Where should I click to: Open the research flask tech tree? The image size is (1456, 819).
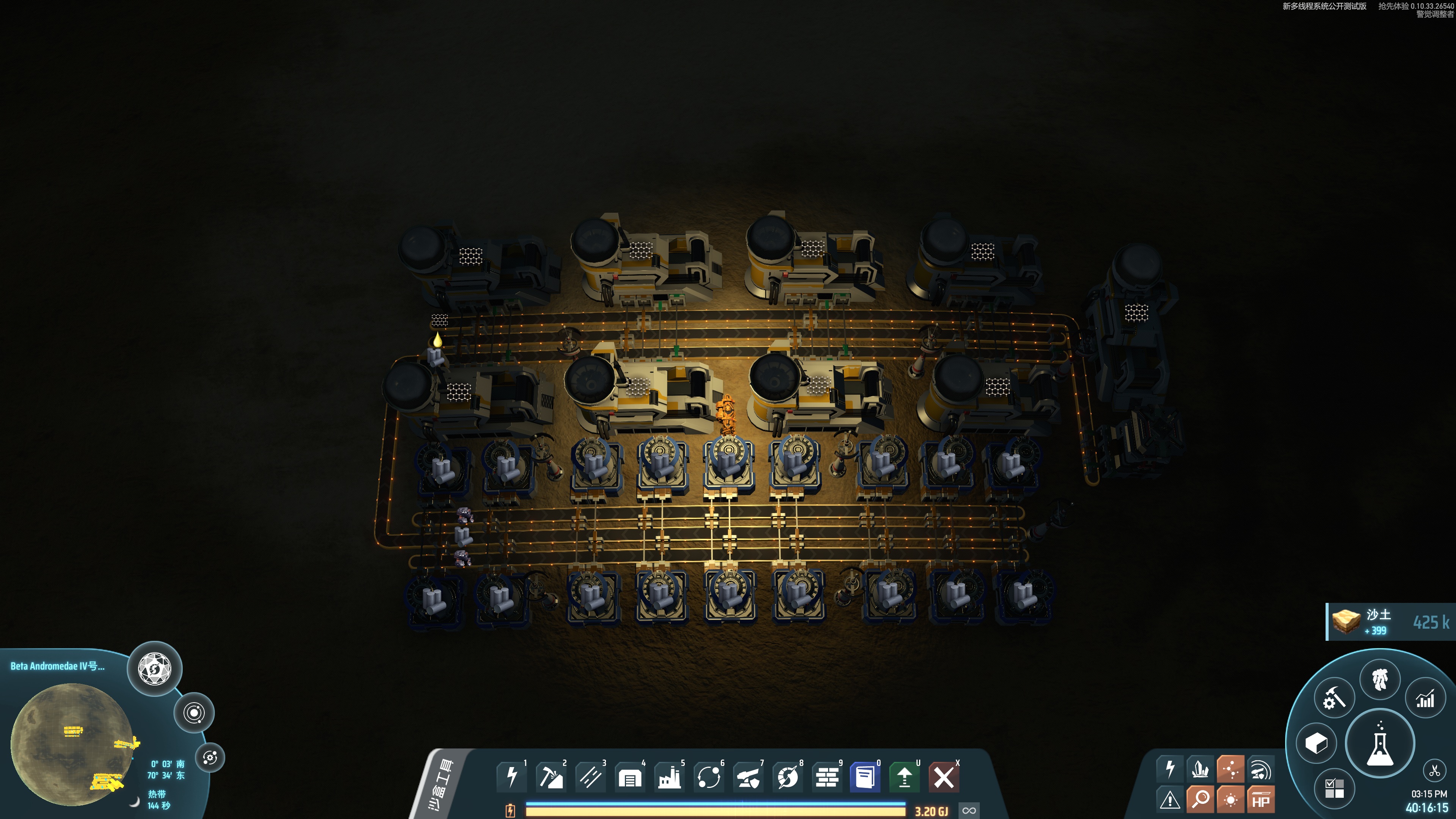1380,743
